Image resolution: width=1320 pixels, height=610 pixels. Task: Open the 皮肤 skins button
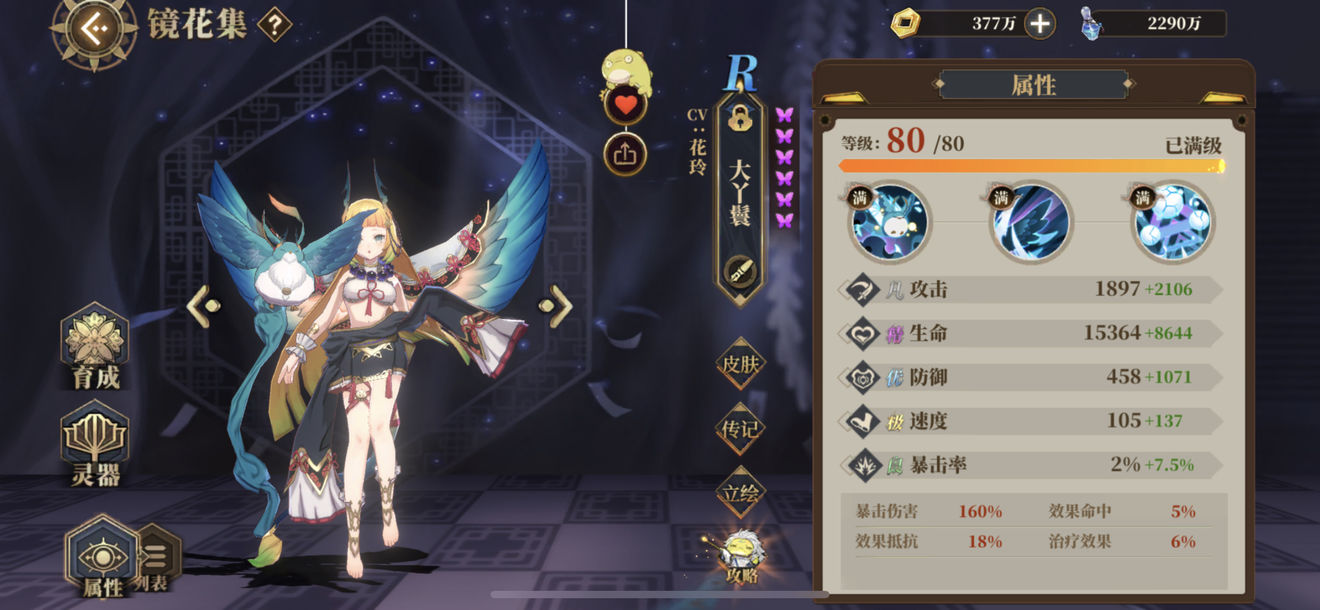pos(740,362)
